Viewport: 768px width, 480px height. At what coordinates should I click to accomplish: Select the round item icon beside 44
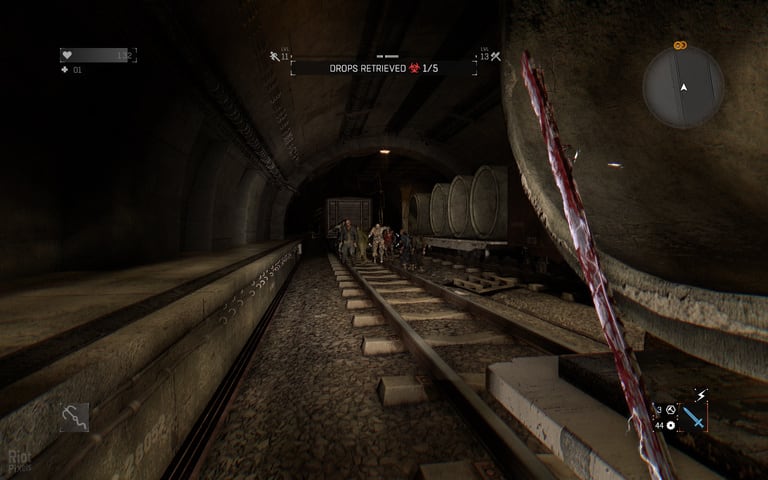coord(670,426)
